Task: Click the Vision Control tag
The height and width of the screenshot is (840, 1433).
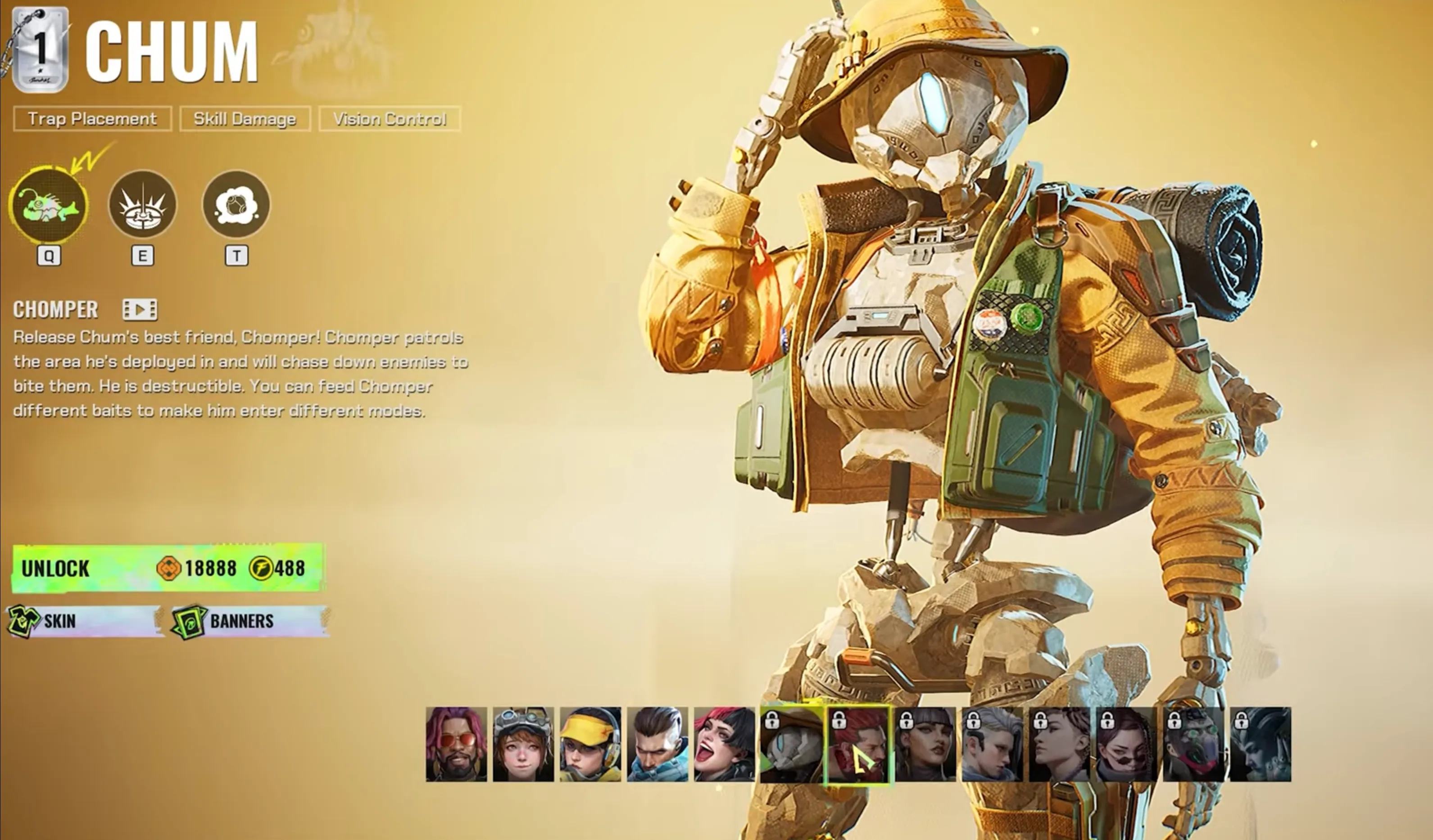Action: [x=390, y=119]
